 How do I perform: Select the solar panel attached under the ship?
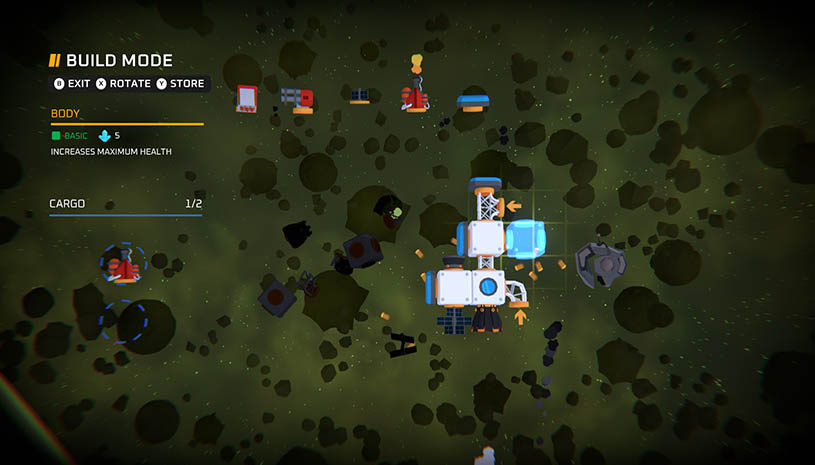[452, 319]
